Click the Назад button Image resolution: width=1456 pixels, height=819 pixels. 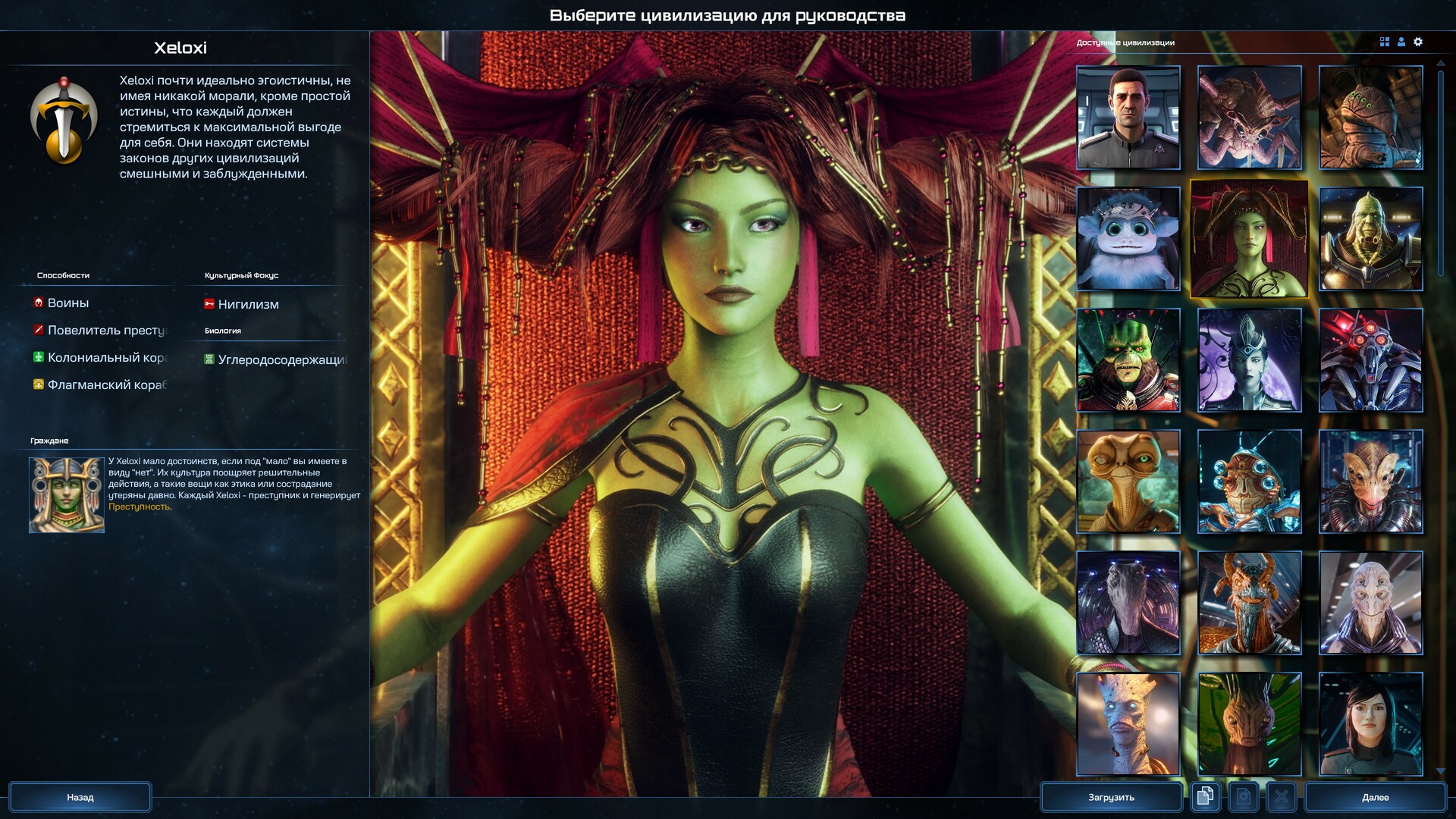pos(80,796)
